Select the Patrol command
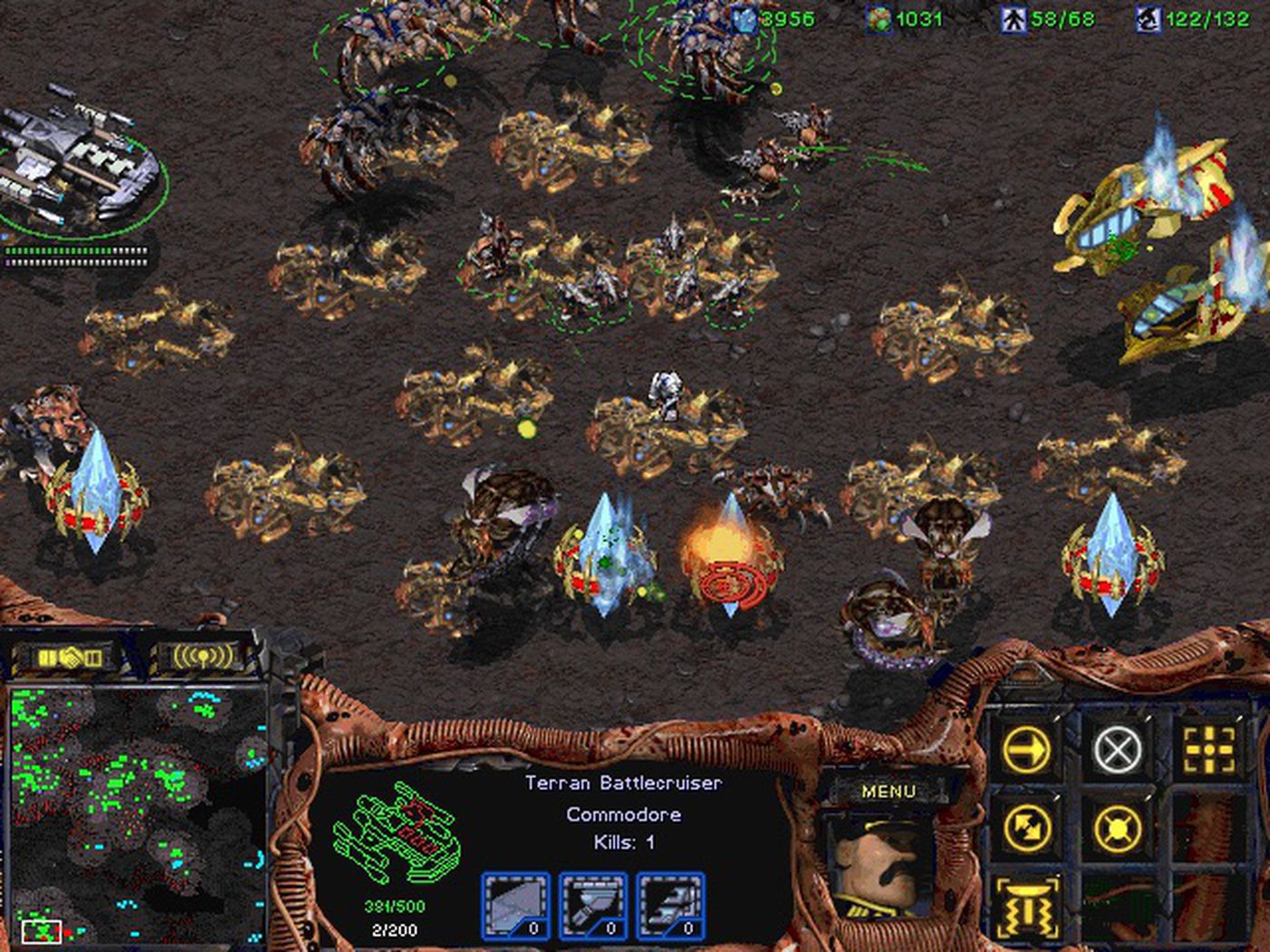 [1027, 827]
